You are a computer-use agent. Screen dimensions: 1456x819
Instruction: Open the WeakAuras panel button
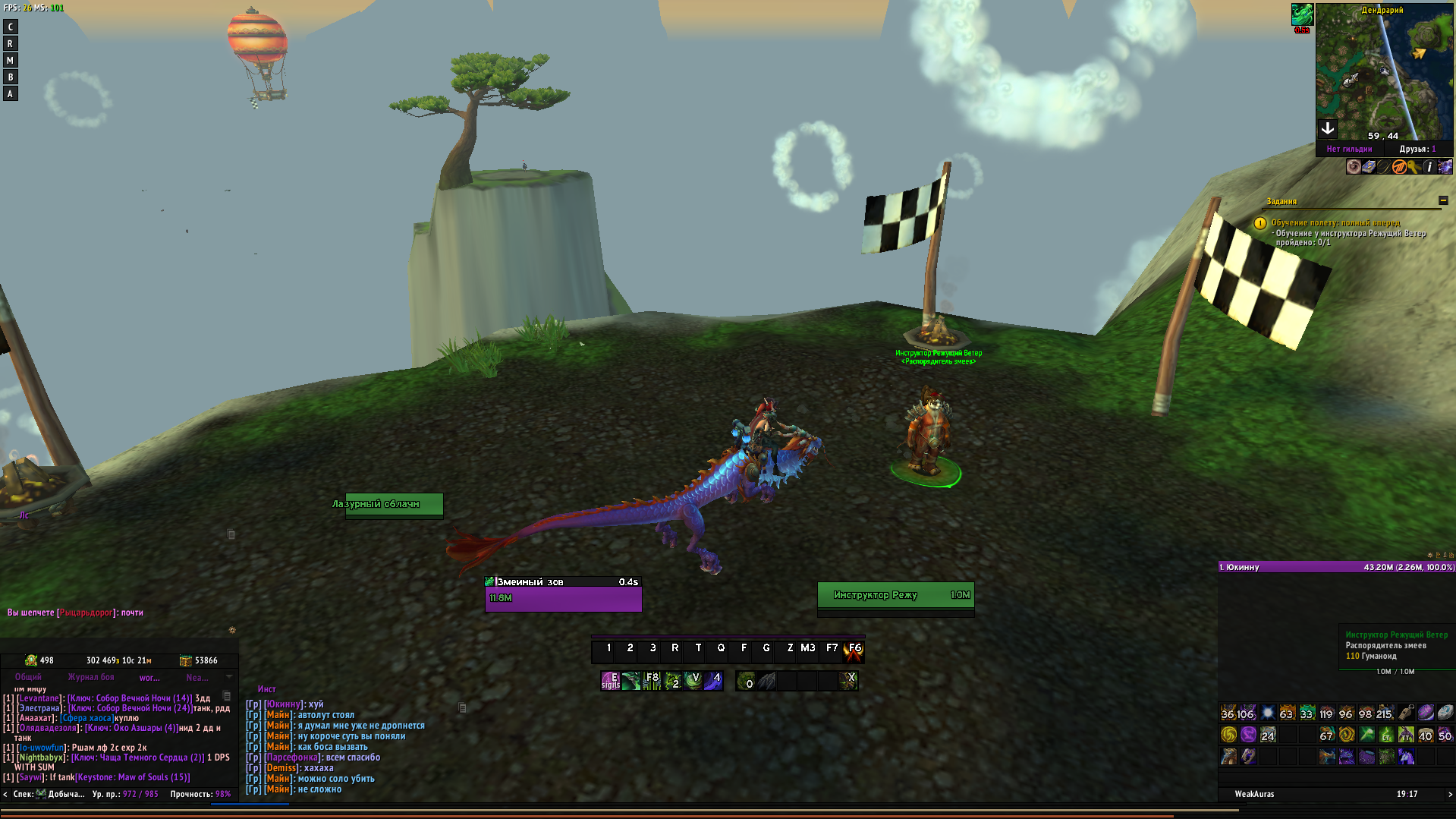tap(1254, 794)
